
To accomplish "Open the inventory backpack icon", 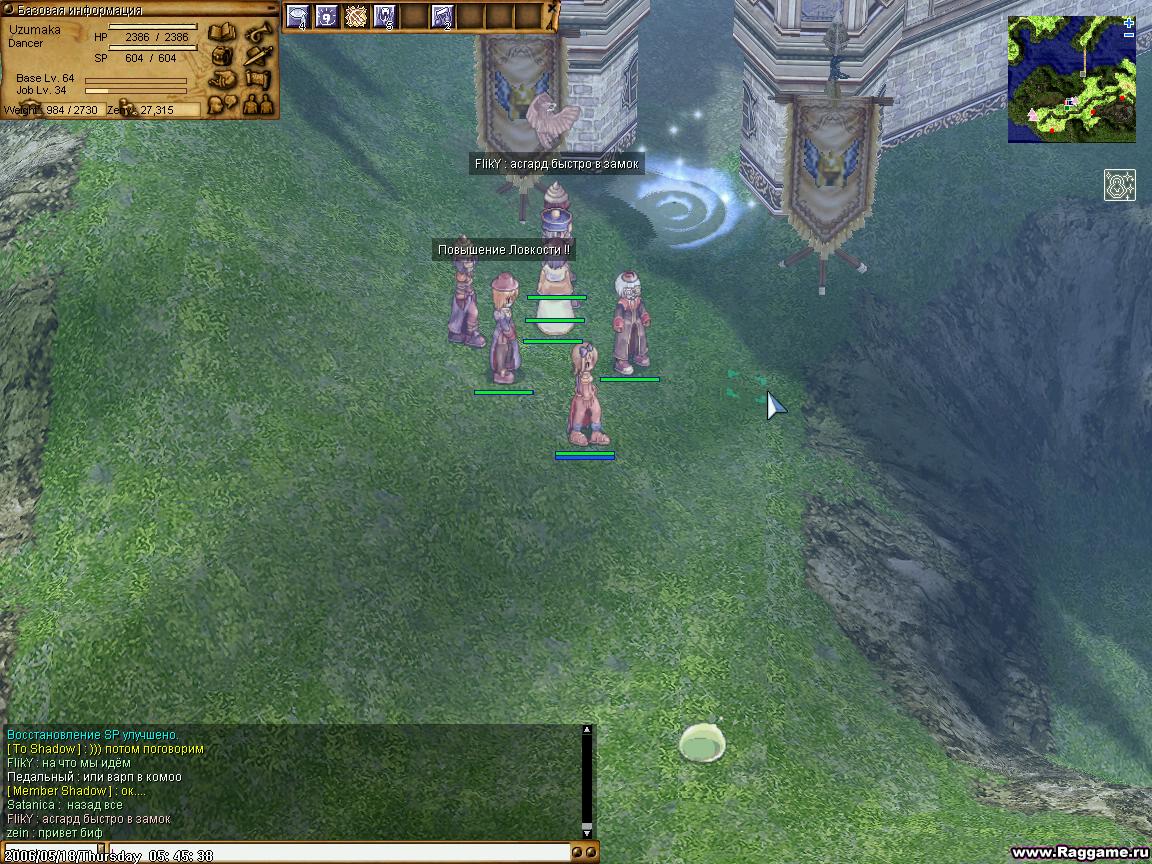I will (221, 55).
